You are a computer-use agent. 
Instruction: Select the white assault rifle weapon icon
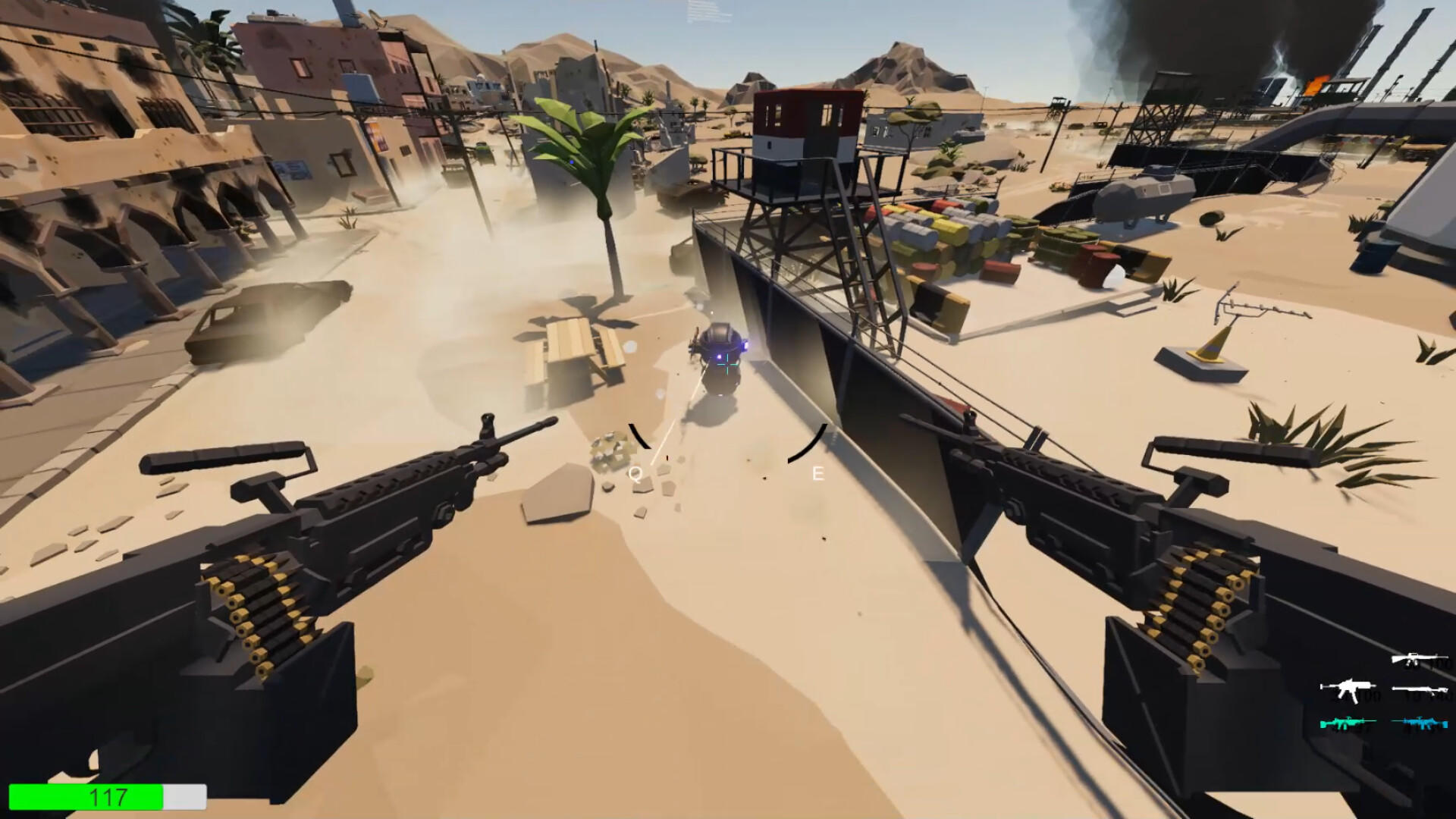click(1350, 690)
